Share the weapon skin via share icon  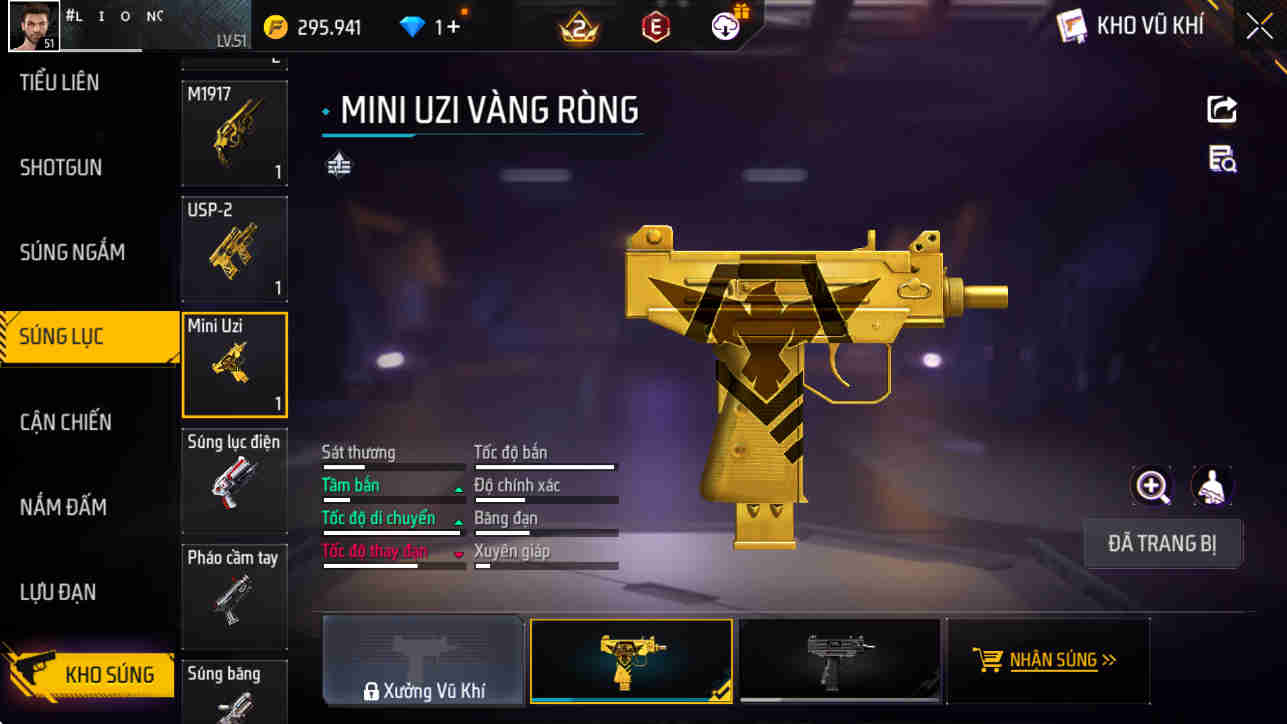point(1222,109)
